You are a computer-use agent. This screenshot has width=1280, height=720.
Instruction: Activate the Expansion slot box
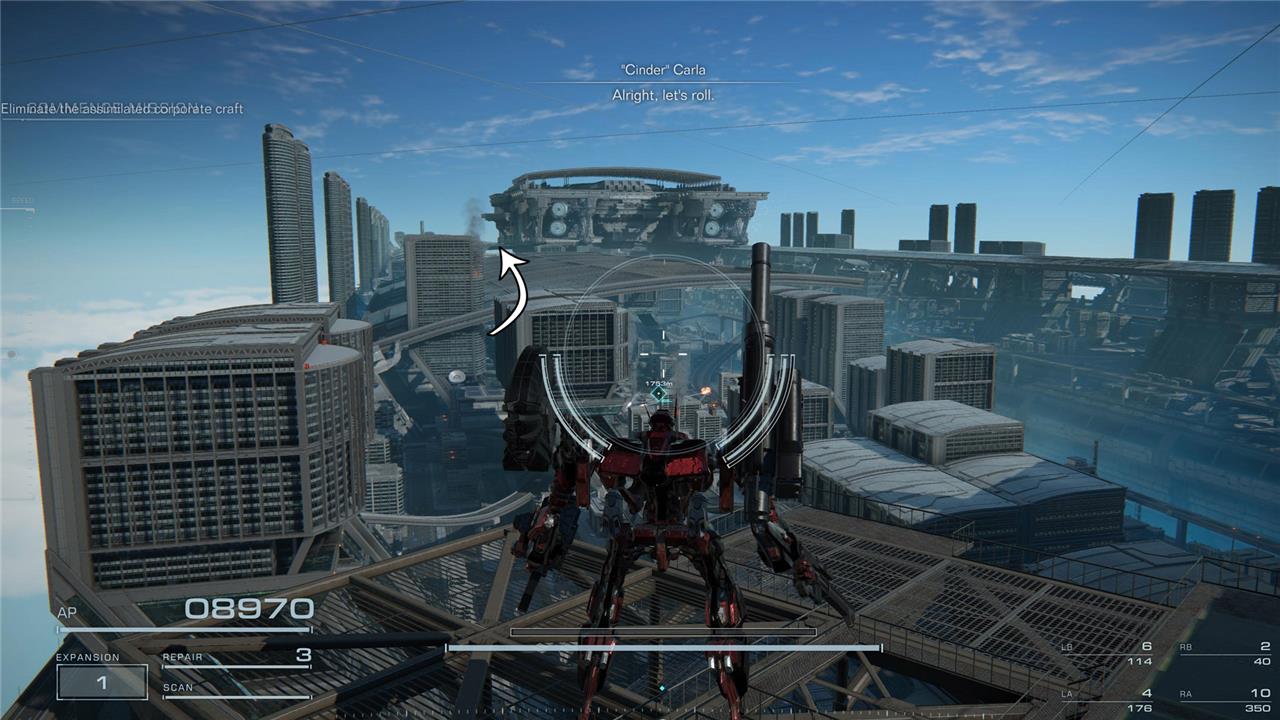click(102, 682)
